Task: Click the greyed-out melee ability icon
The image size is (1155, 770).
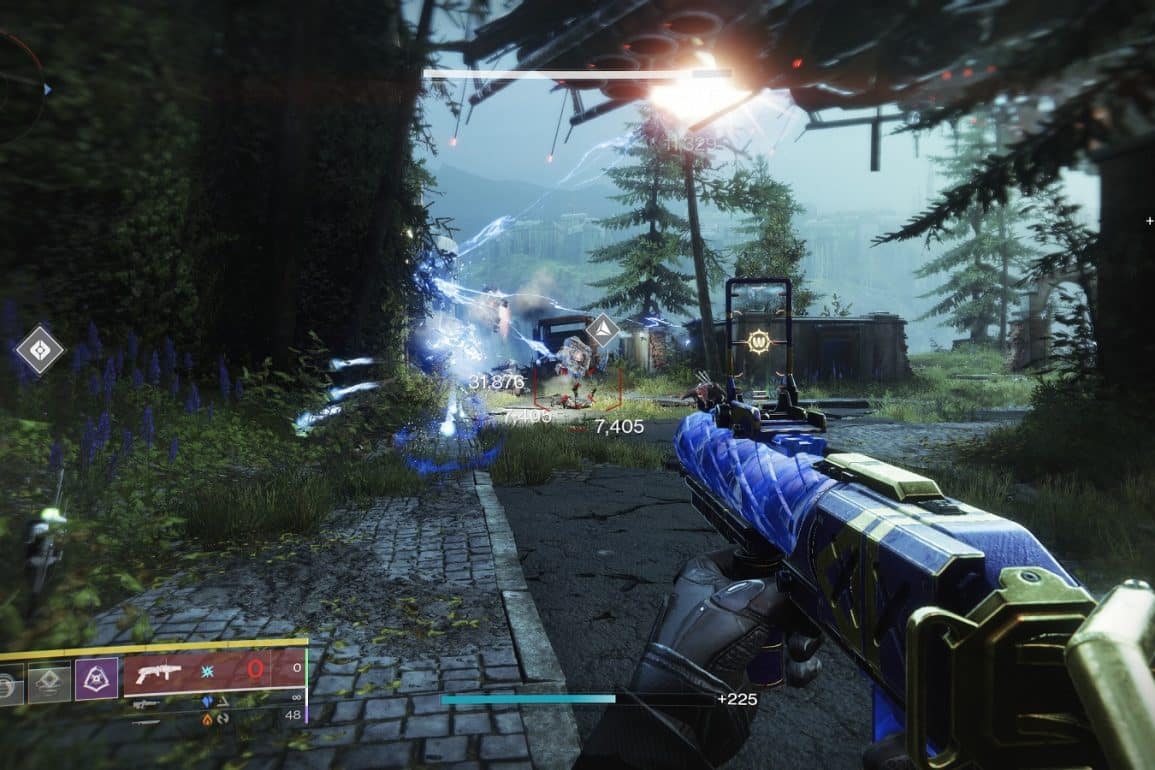Action: click(x=48, y=682)
